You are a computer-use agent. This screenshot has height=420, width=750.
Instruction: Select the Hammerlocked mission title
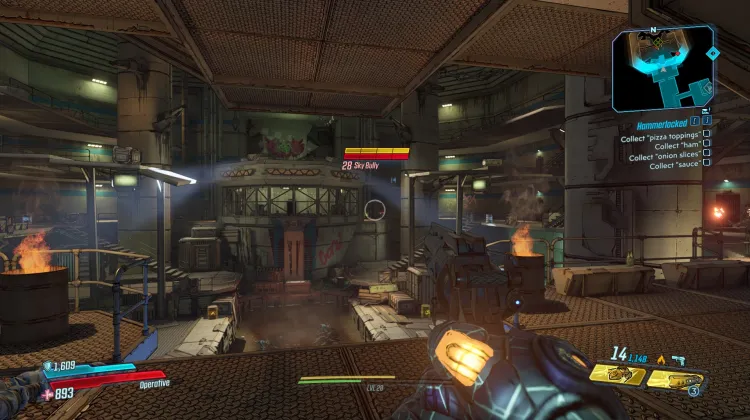pos(660,126)
